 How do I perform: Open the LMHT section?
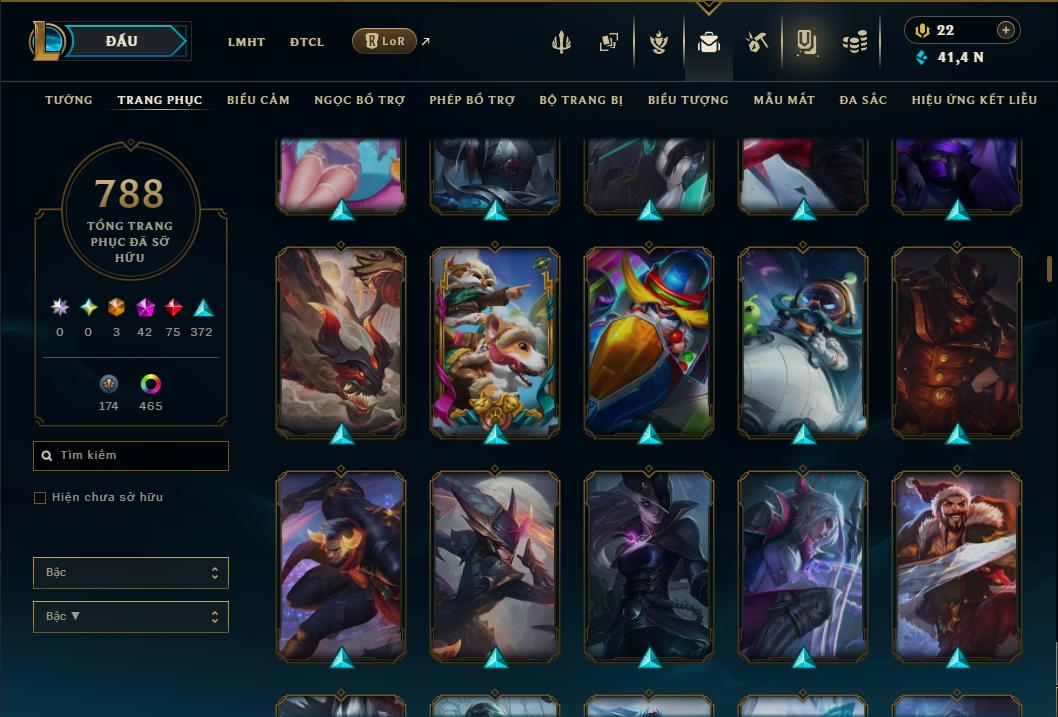pyautogui.click(x=246, y=42)
